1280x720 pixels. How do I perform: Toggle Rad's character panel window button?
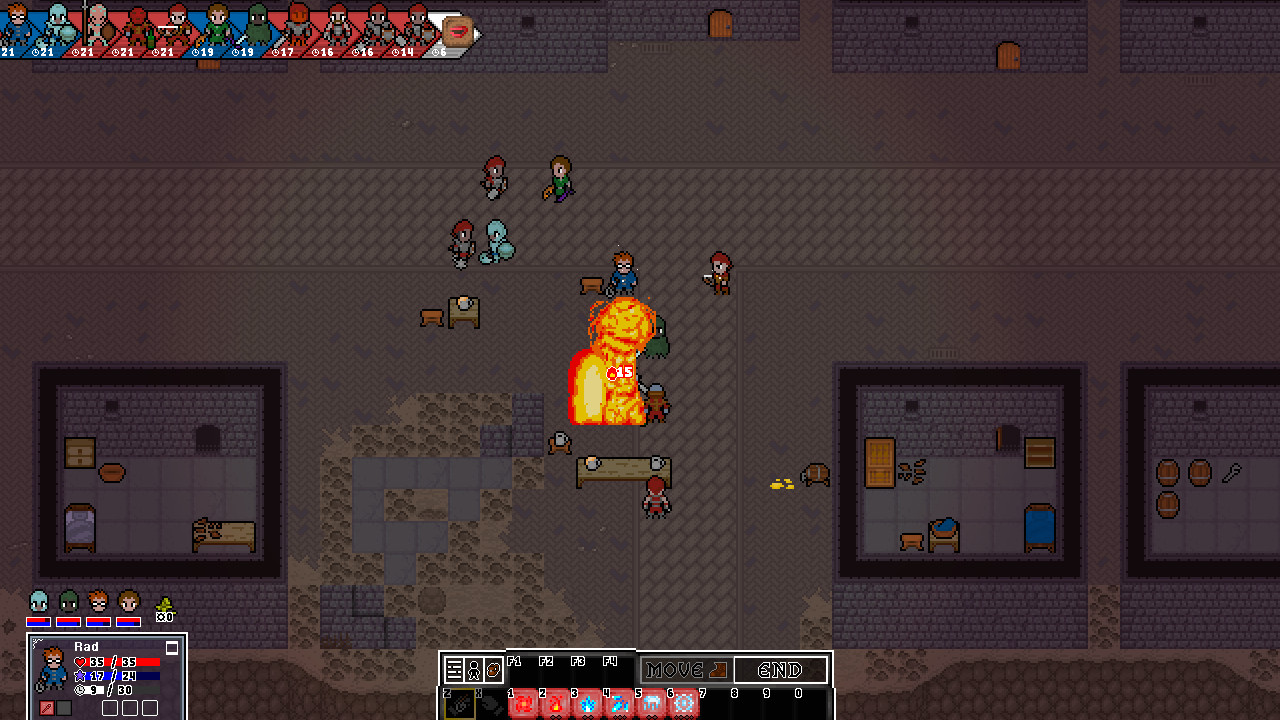[172, 648]
